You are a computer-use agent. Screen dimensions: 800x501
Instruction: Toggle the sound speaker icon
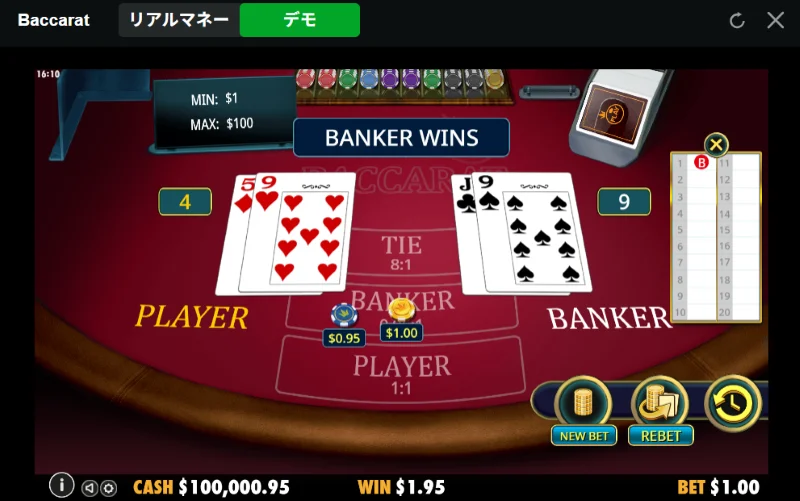coord(90,488)
